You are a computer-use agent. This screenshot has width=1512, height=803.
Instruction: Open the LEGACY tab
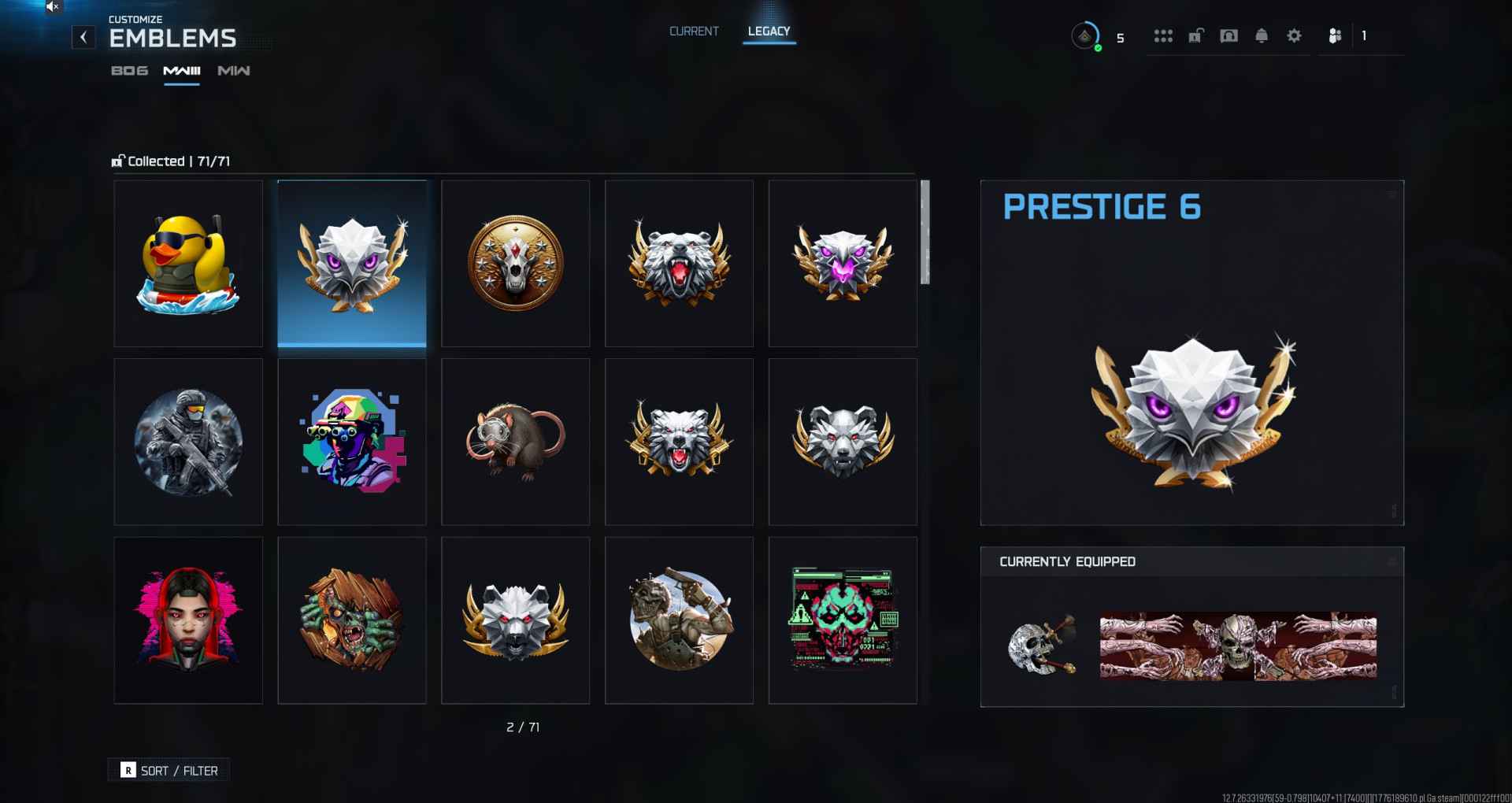click(x=769, y=31)
